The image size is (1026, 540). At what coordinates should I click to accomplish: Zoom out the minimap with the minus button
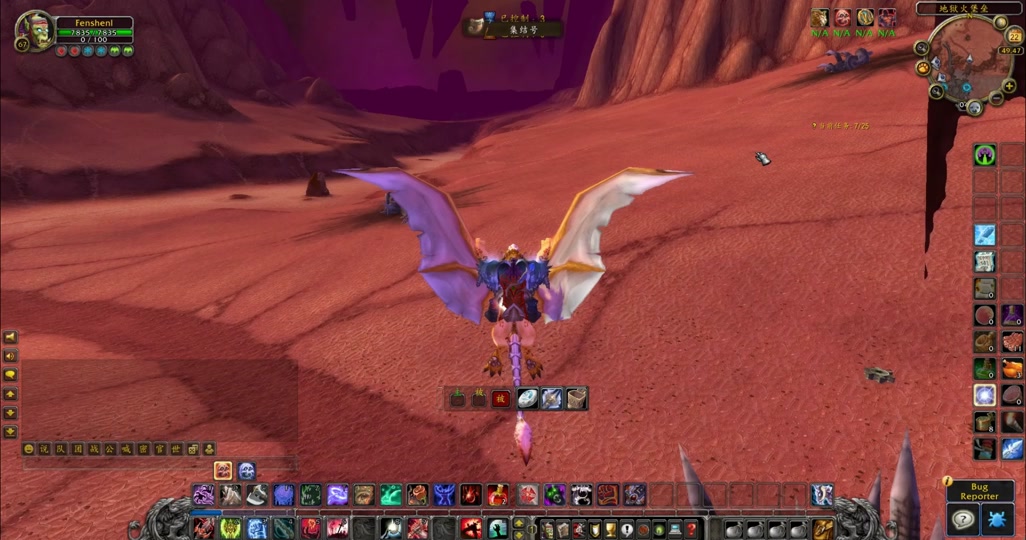coord(996,99)
